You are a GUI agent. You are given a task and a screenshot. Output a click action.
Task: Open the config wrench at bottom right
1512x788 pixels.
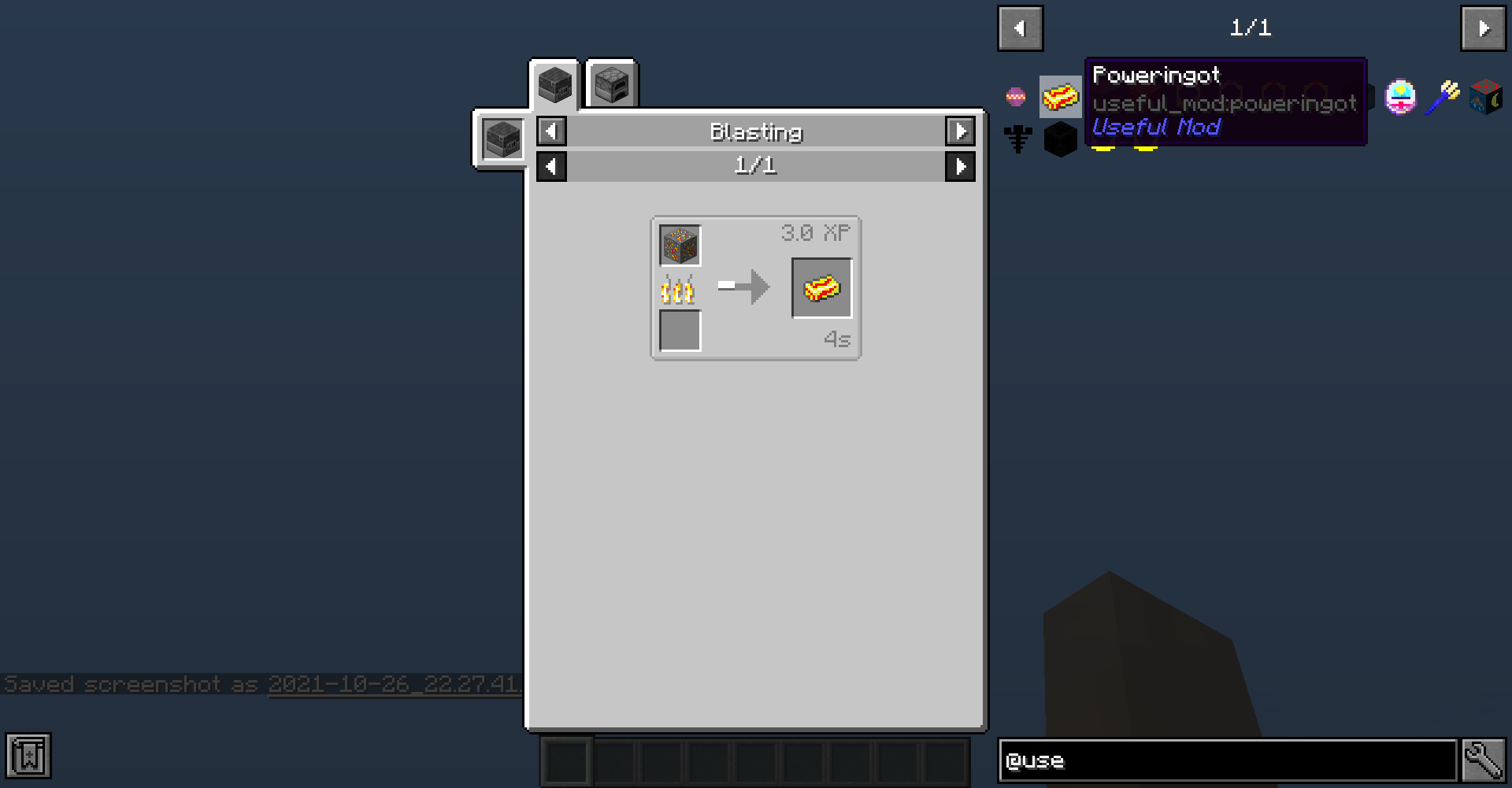point(1482,758)
